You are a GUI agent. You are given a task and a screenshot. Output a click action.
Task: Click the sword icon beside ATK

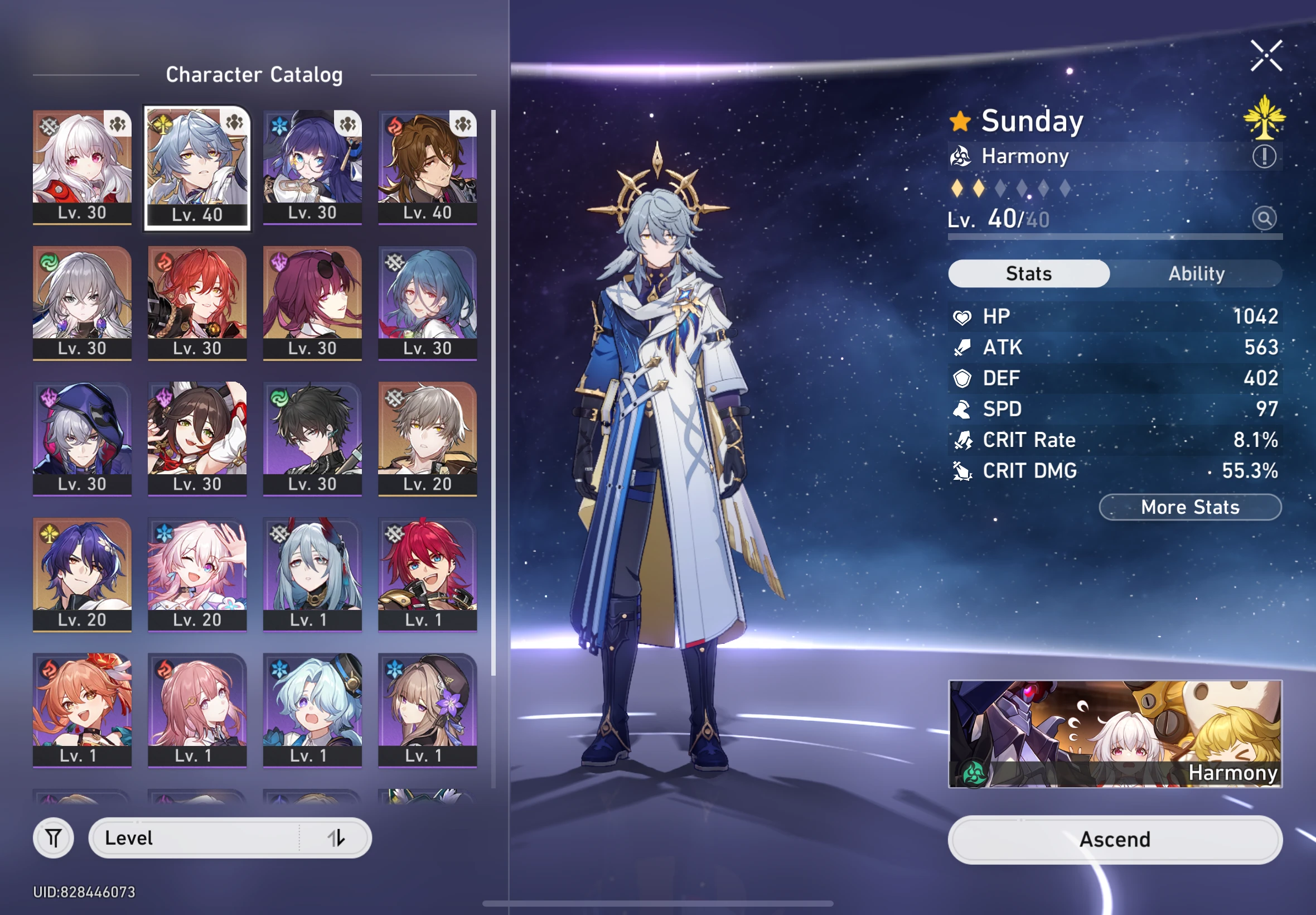click(x=963, y=348)
